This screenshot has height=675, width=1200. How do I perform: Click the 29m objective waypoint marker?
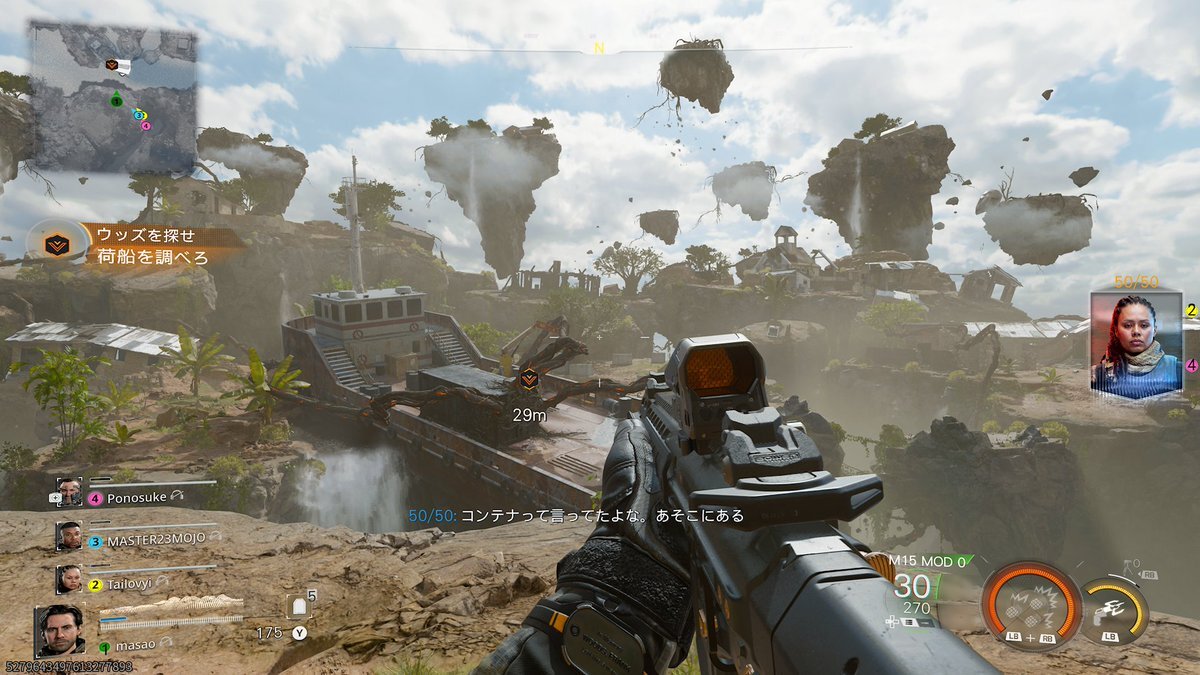[528, 378]
